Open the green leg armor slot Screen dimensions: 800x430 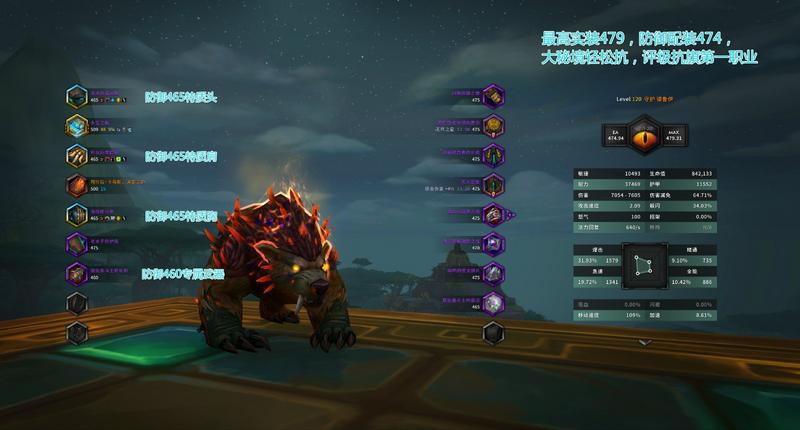[x=492, y=155]
